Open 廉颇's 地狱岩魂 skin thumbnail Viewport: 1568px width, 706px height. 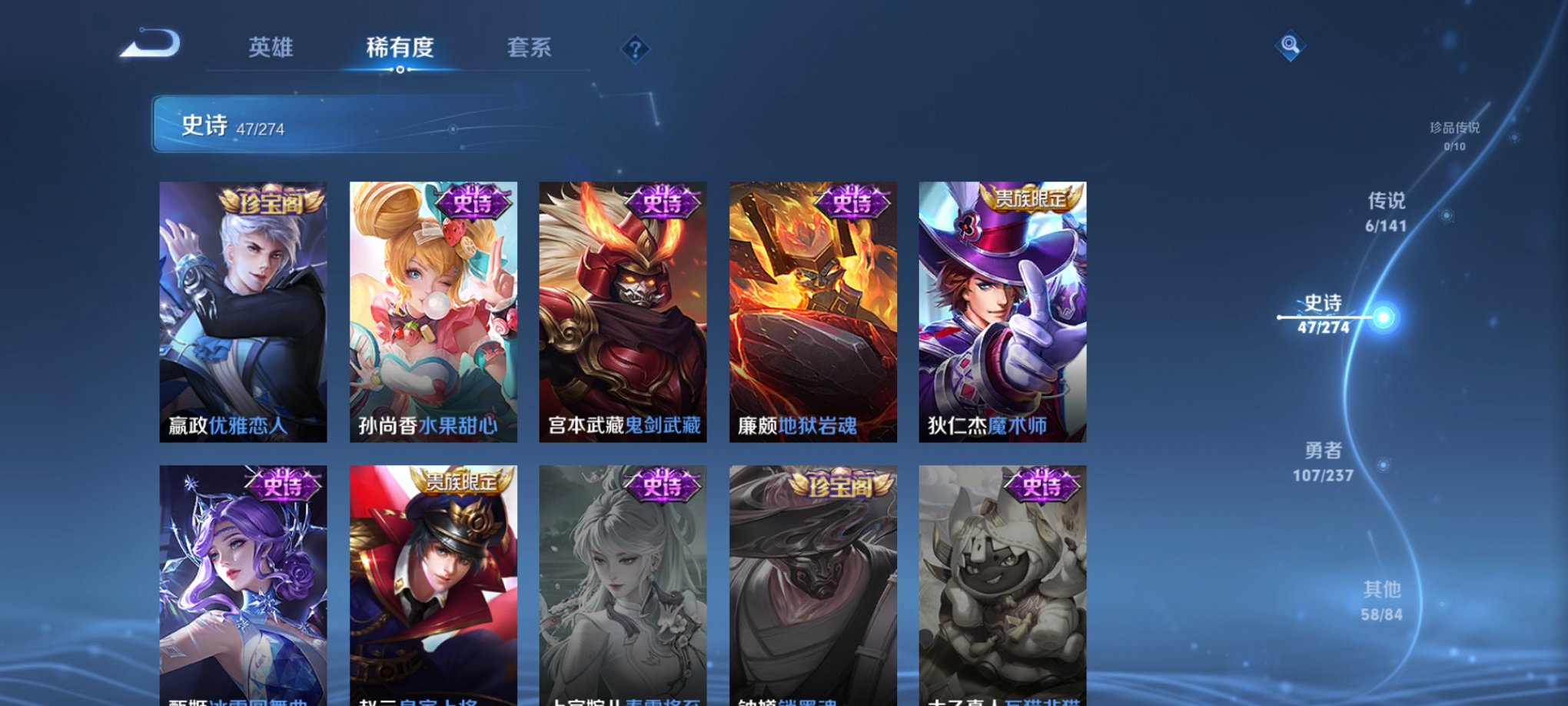[x=813, y=308]
